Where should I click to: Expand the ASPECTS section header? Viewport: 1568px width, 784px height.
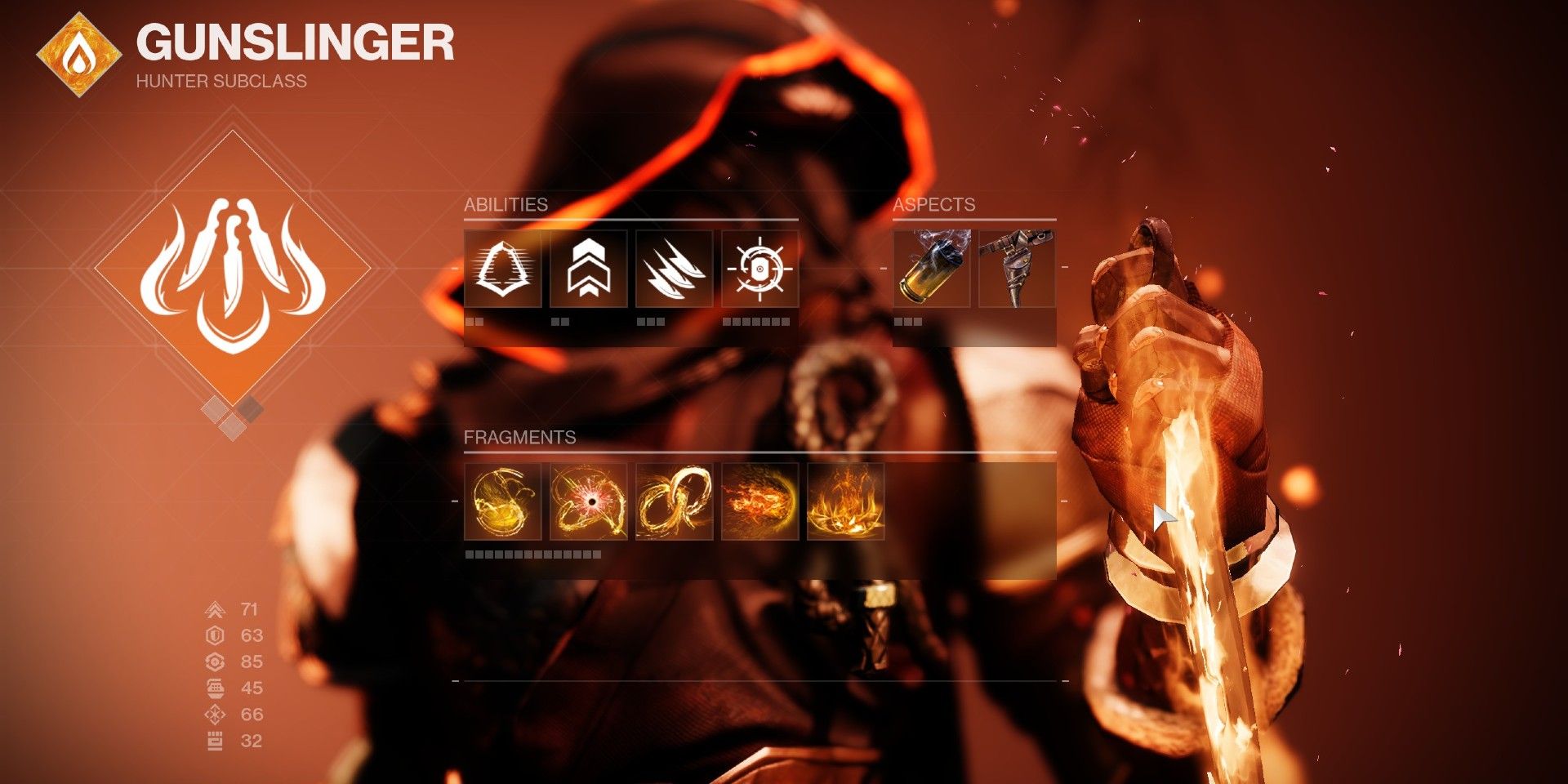coord(933,206)
